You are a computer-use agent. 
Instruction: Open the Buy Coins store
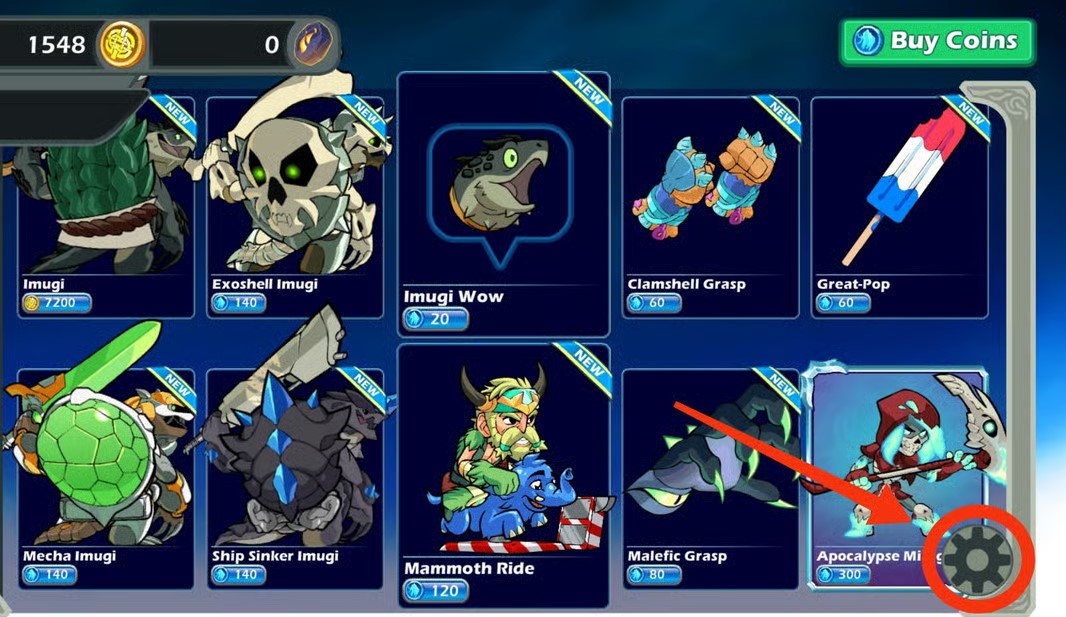coord(937,42)
